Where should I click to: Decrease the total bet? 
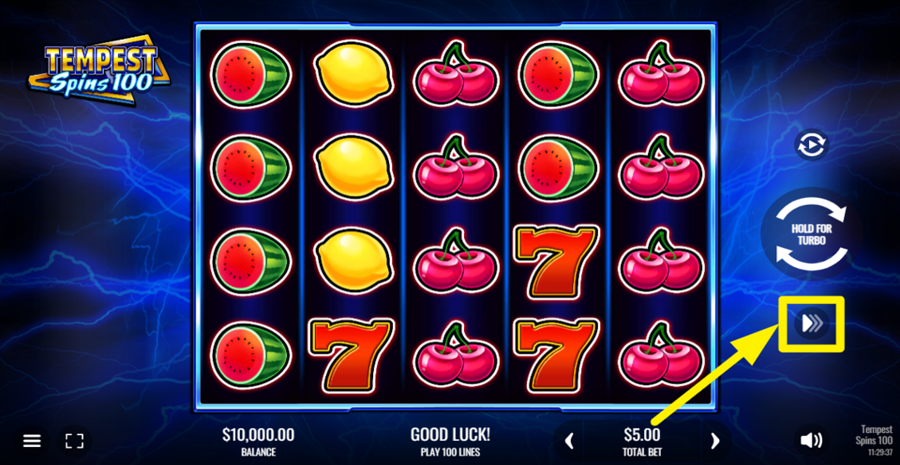tap(570, 440)
